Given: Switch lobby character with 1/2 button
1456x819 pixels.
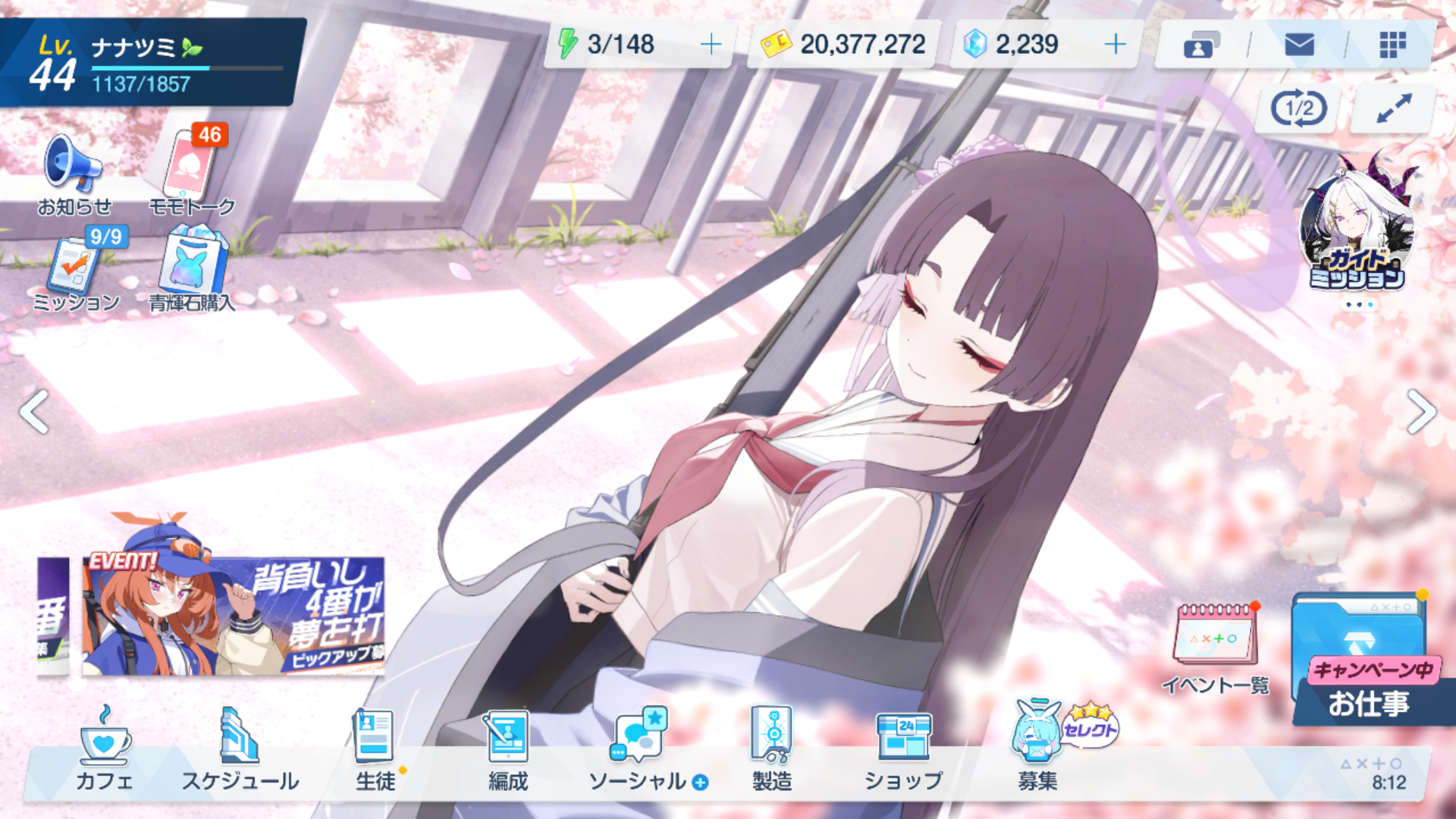Looking at the screenshot, I should tap(1299, 109).
